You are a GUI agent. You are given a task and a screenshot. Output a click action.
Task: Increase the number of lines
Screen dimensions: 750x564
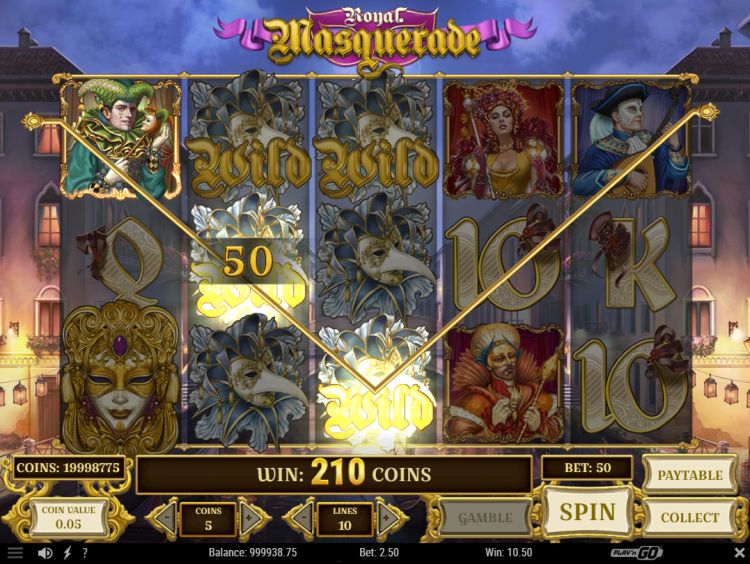tap(390, 518)
